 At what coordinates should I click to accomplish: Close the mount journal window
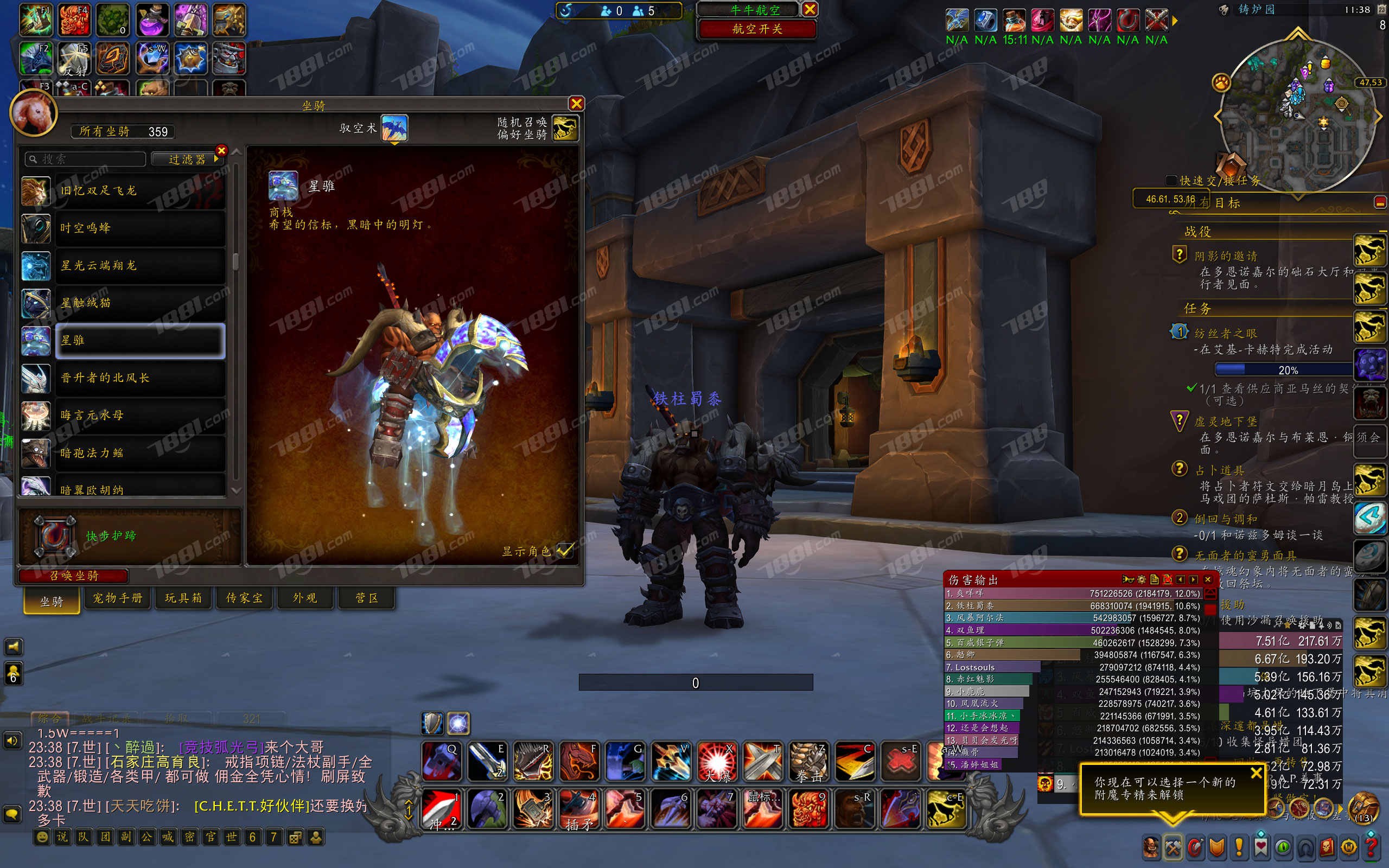[x=576, y=103]
